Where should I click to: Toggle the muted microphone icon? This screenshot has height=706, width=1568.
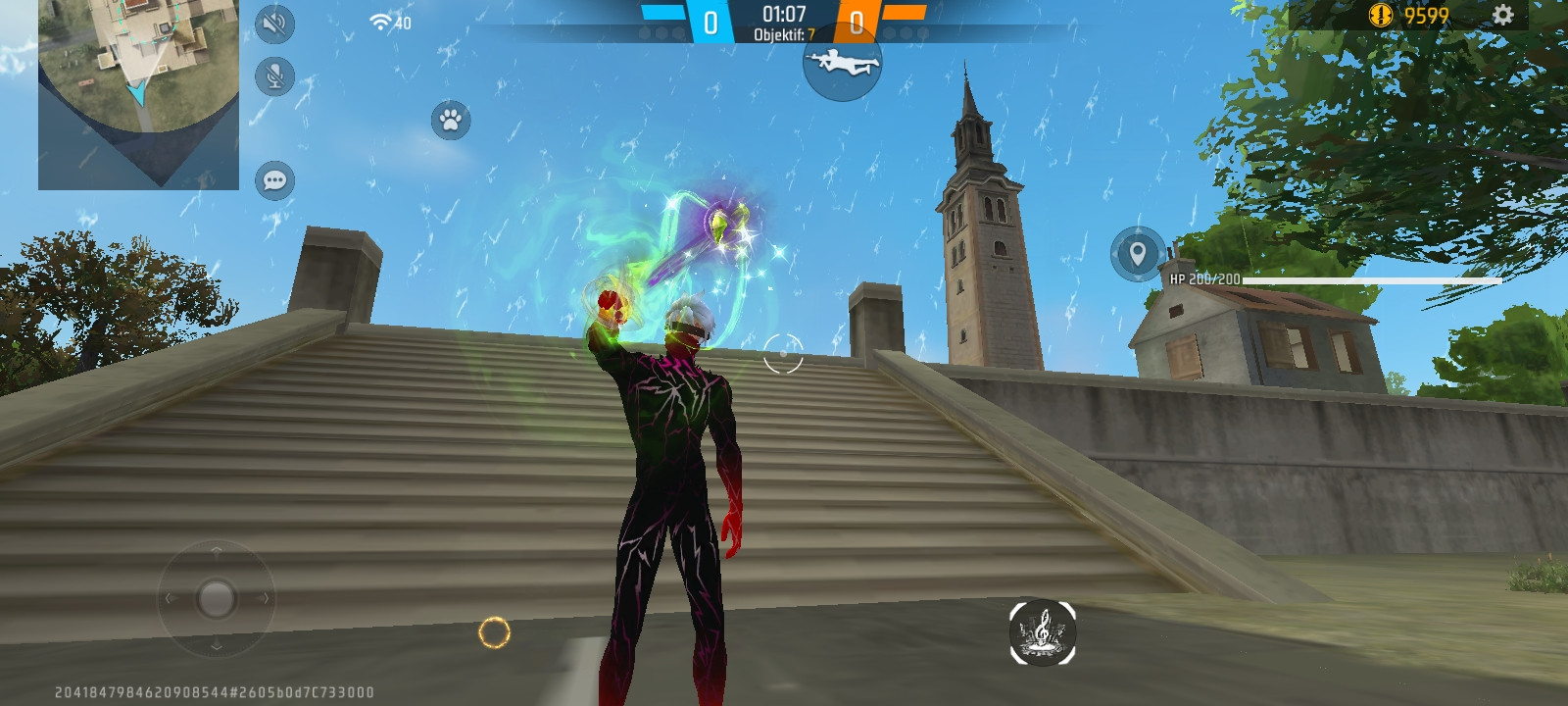[x=275, y=76]
